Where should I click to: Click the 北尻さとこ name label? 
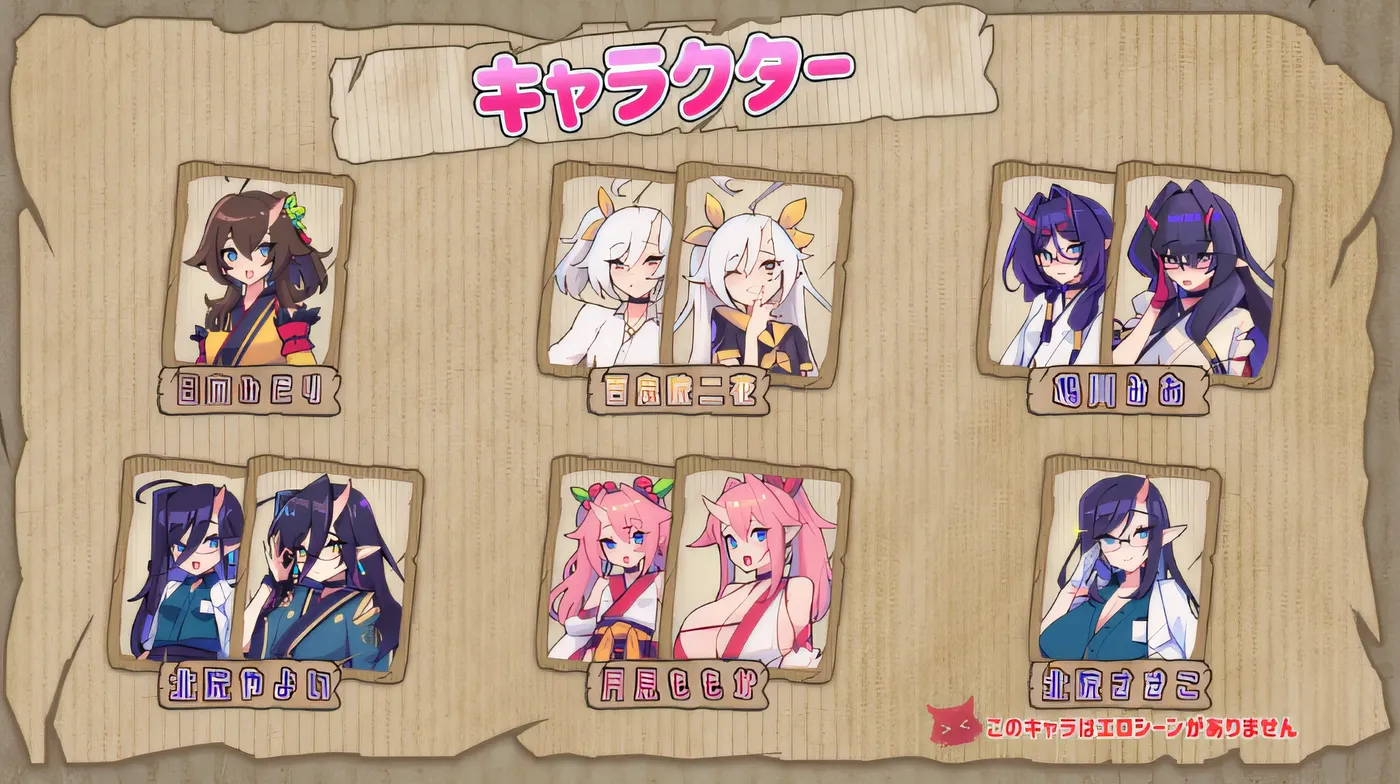pyautogui.click(x=1120, y=686)
